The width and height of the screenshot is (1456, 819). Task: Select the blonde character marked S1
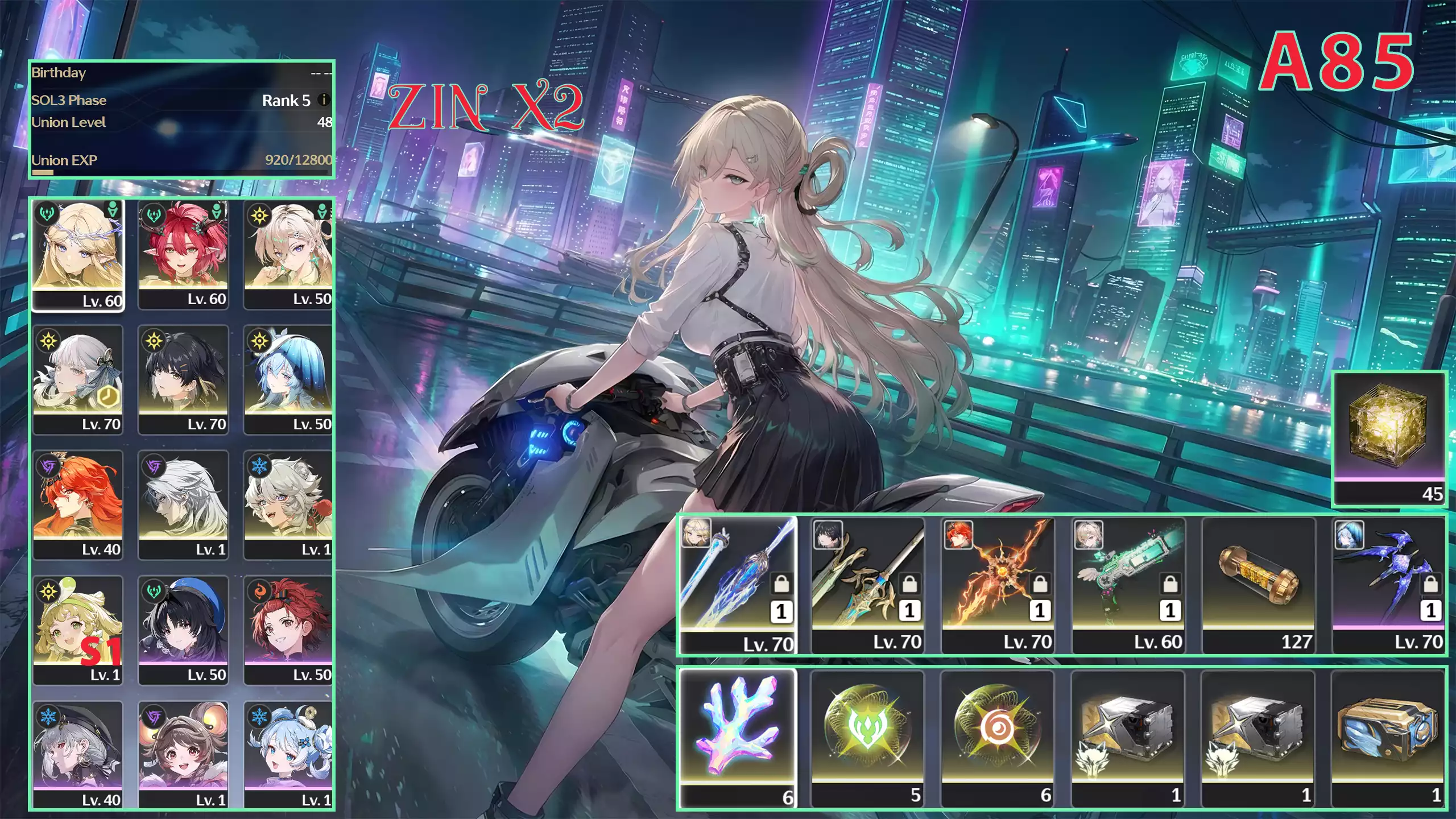click(x=78, y=630)
